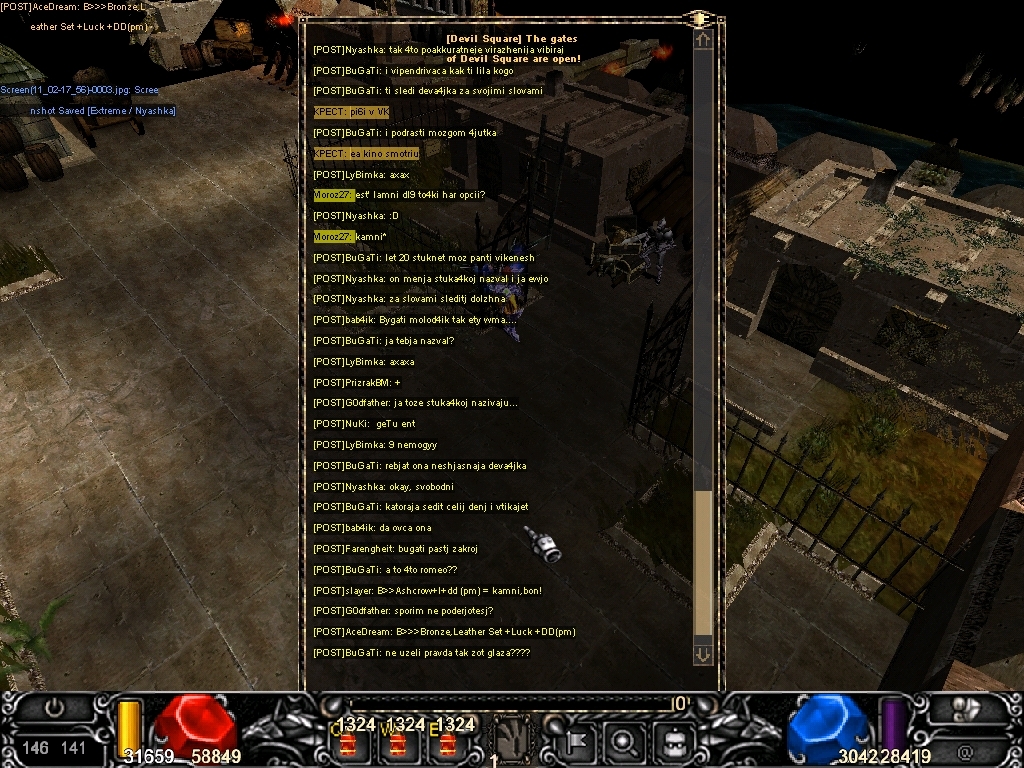Grab the chat log scrollbar thumb
The width and height of the screenshot is (1024, 768).
(703, 562)
